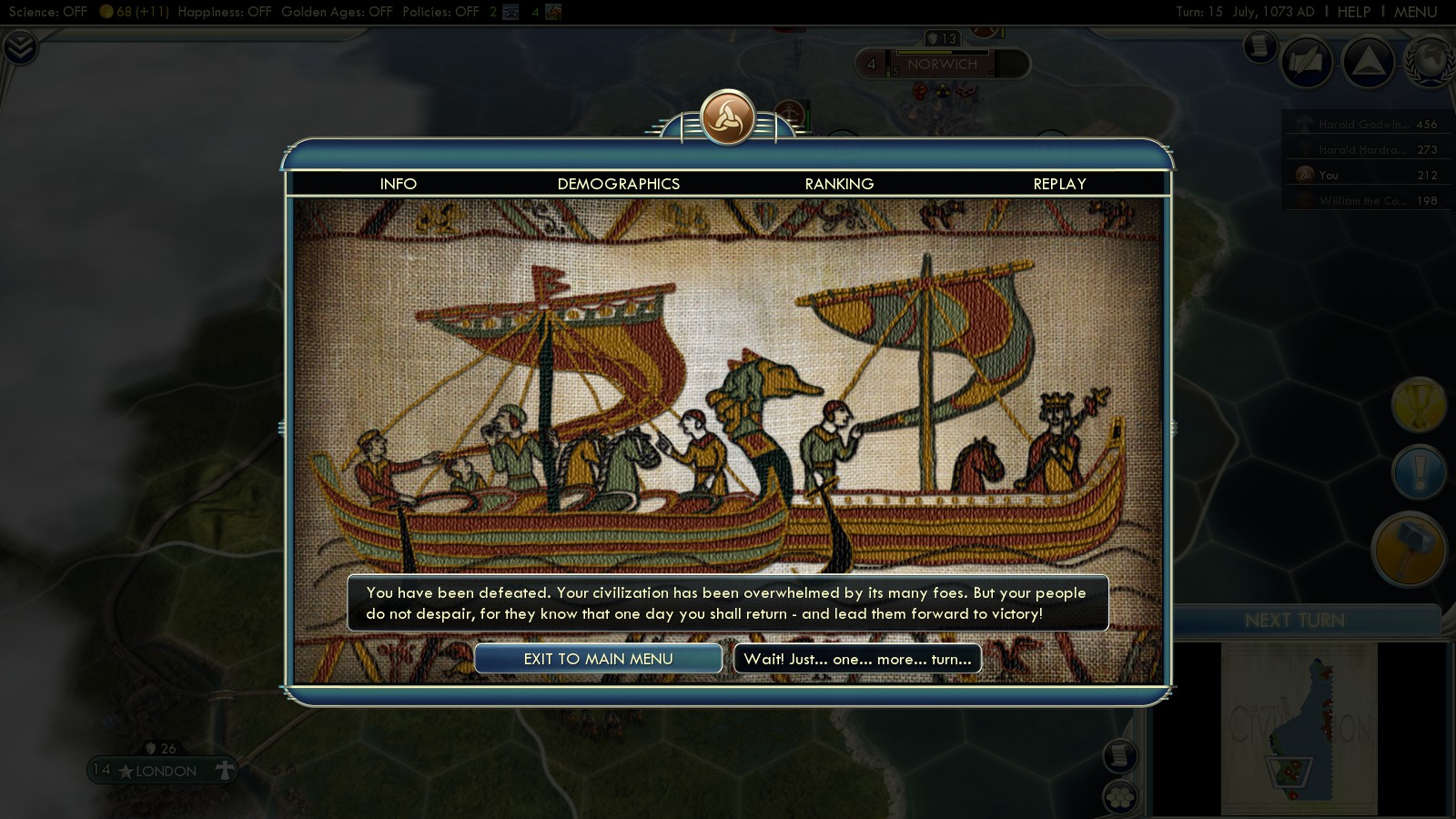Click the Next Turn button
Viewport: 1456px width, 819px height.
pyautogui.click(x=1294, y=621)
